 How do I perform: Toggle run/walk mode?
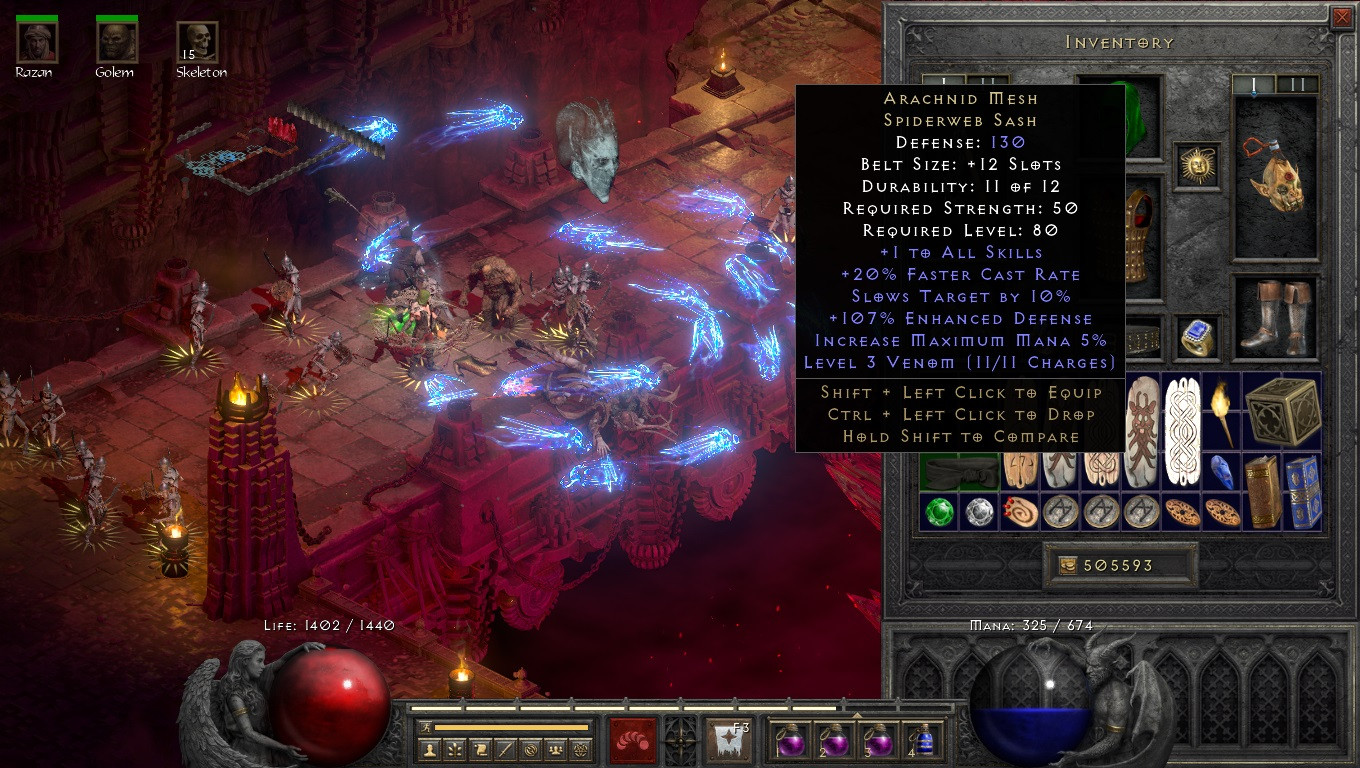[425, 727]
